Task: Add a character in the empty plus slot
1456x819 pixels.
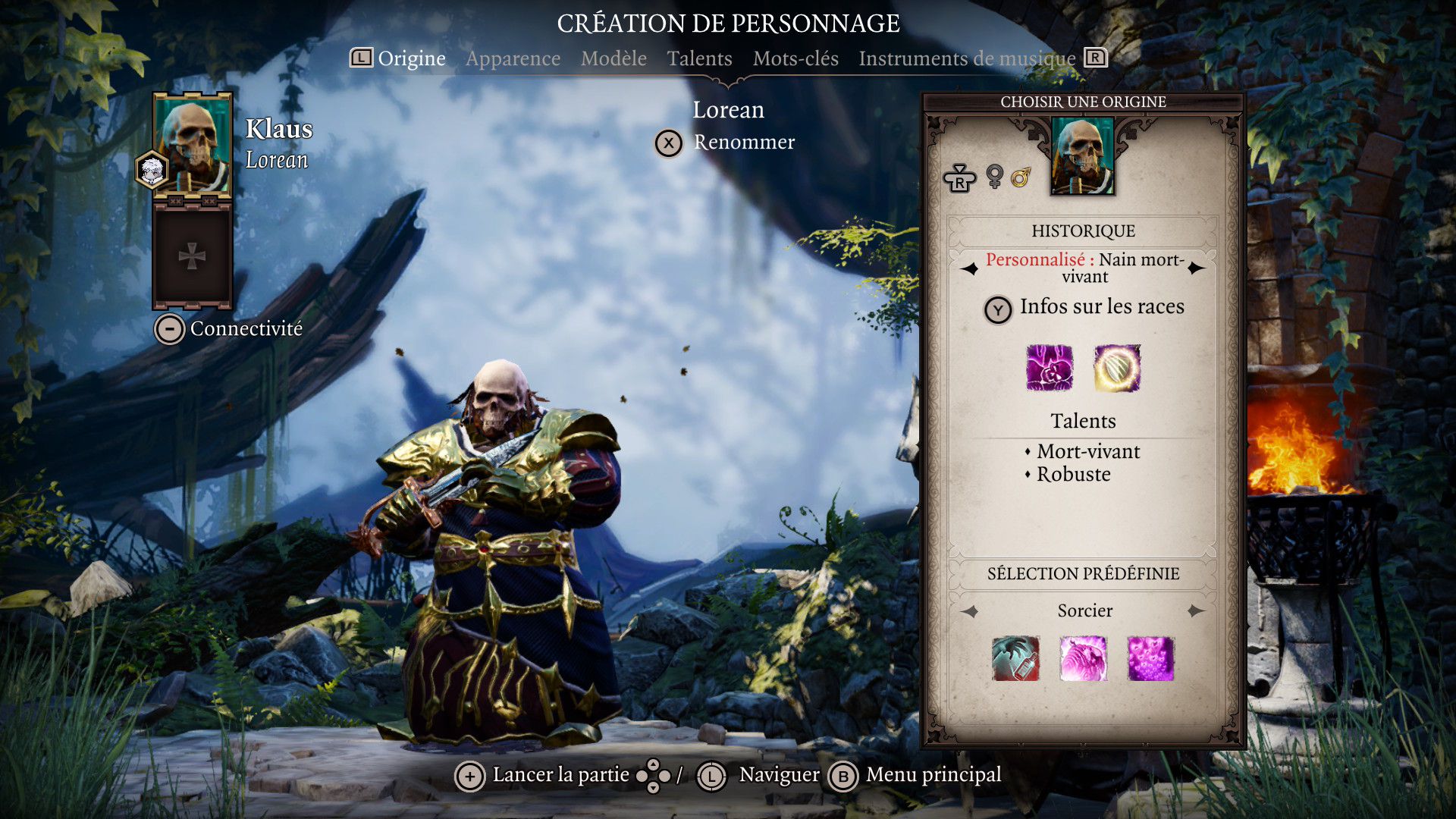Action: [193, 256]
